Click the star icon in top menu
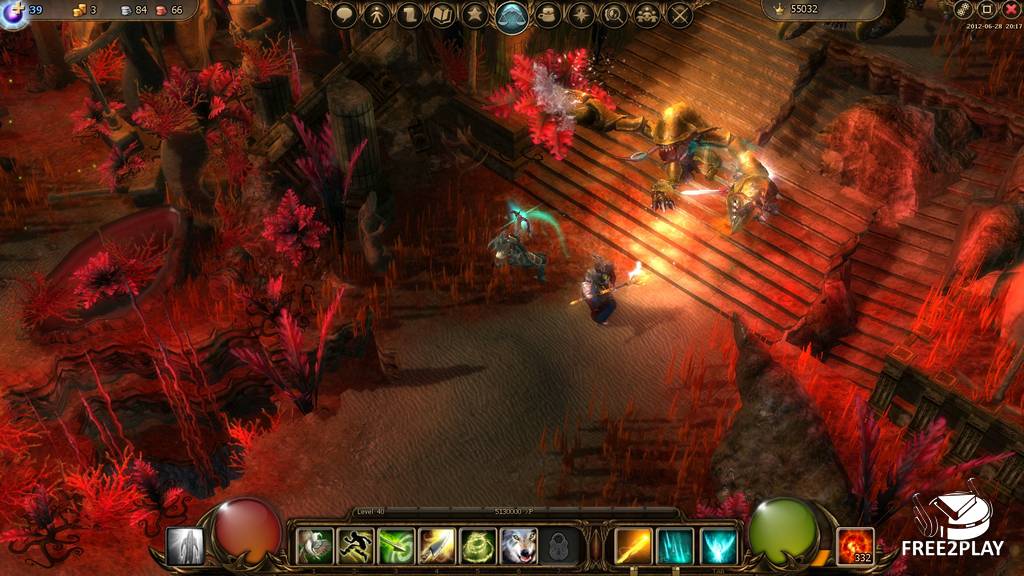 coord(476,15)
